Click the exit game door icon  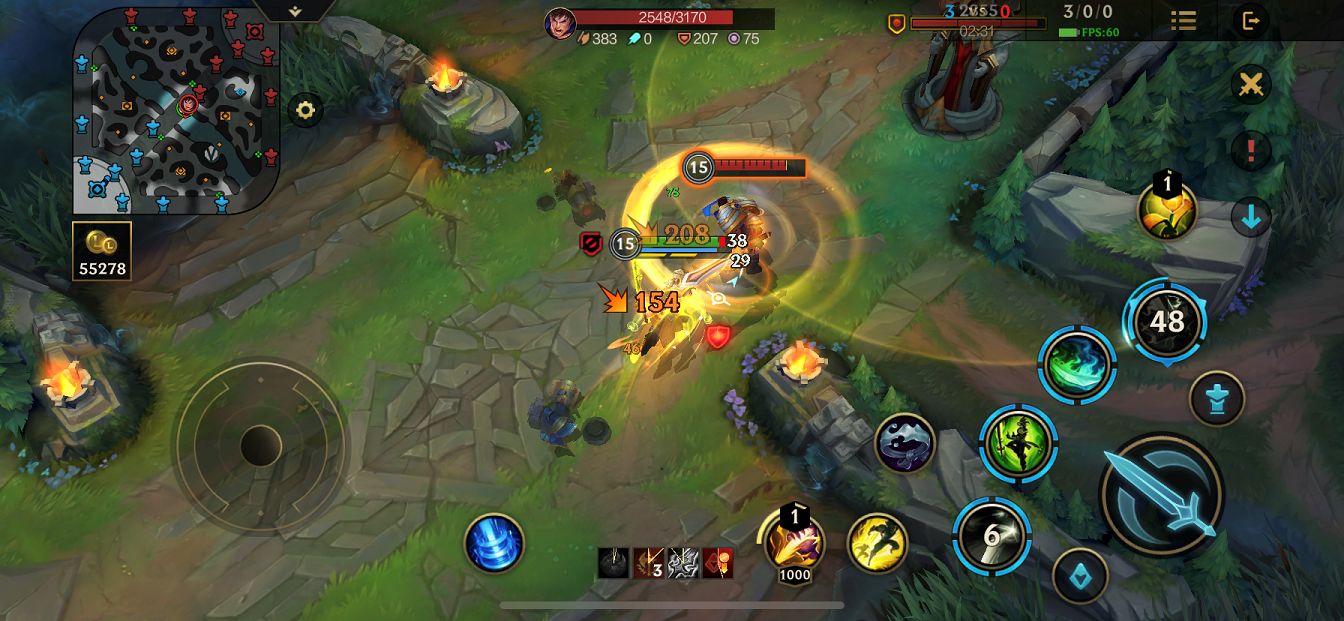pyautogui.click(x=1250, y=20)
